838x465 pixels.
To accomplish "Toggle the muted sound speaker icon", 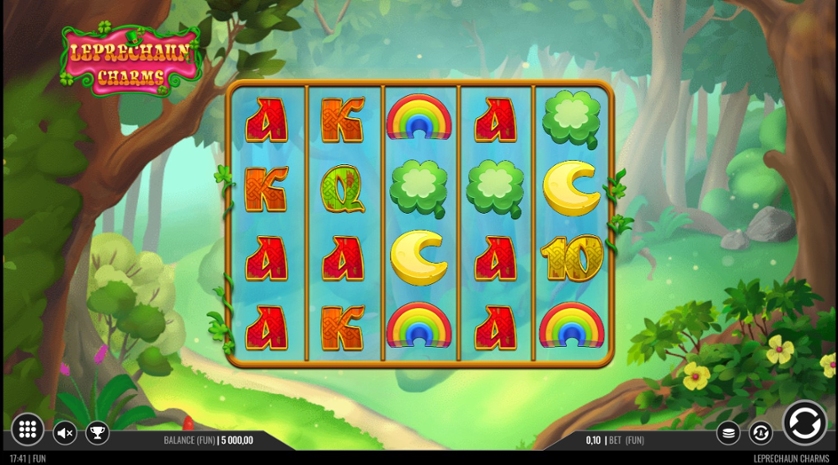I will (x=65, y=432).
